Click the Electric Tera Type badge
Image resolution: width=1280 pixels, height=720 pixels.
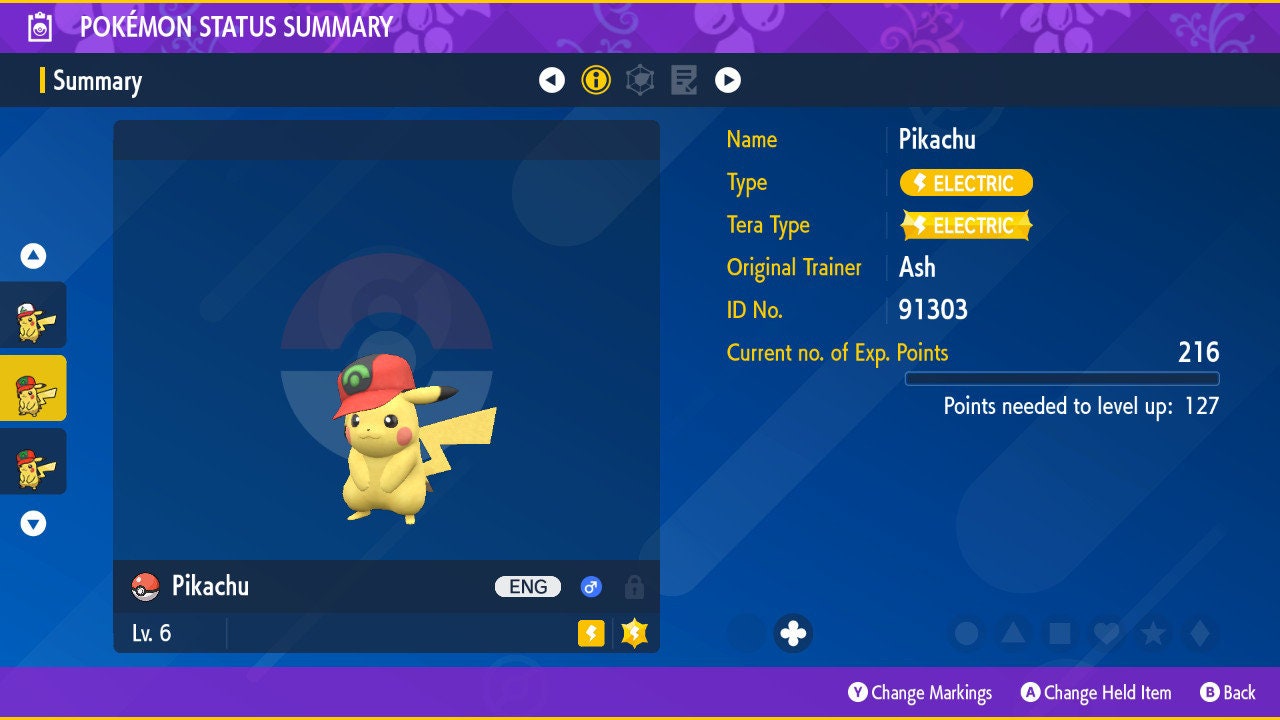pyautogui.click(x=966, y=226)
